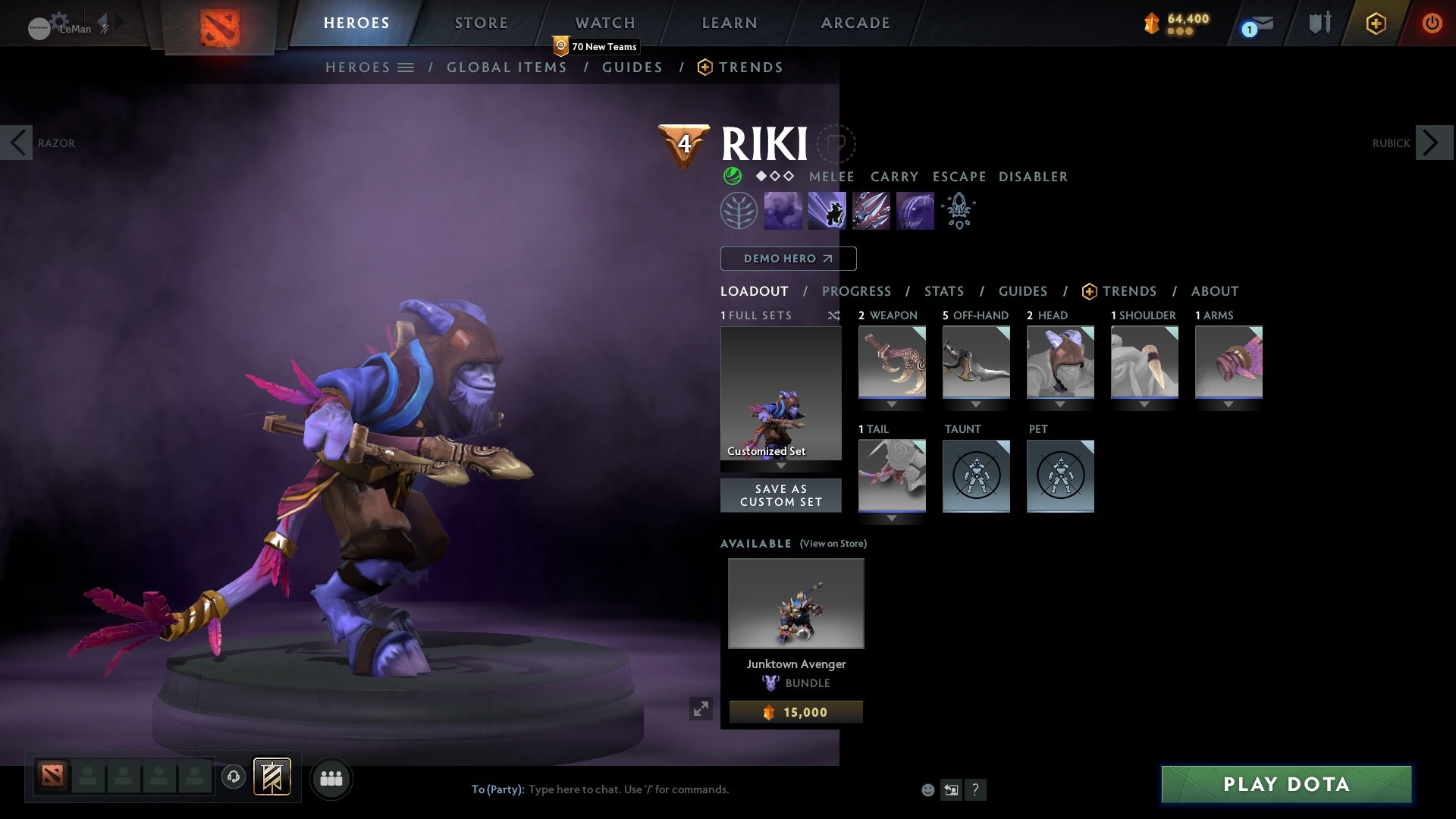Open Junktown Avenger via View on Store

click(x=832, y=544)
